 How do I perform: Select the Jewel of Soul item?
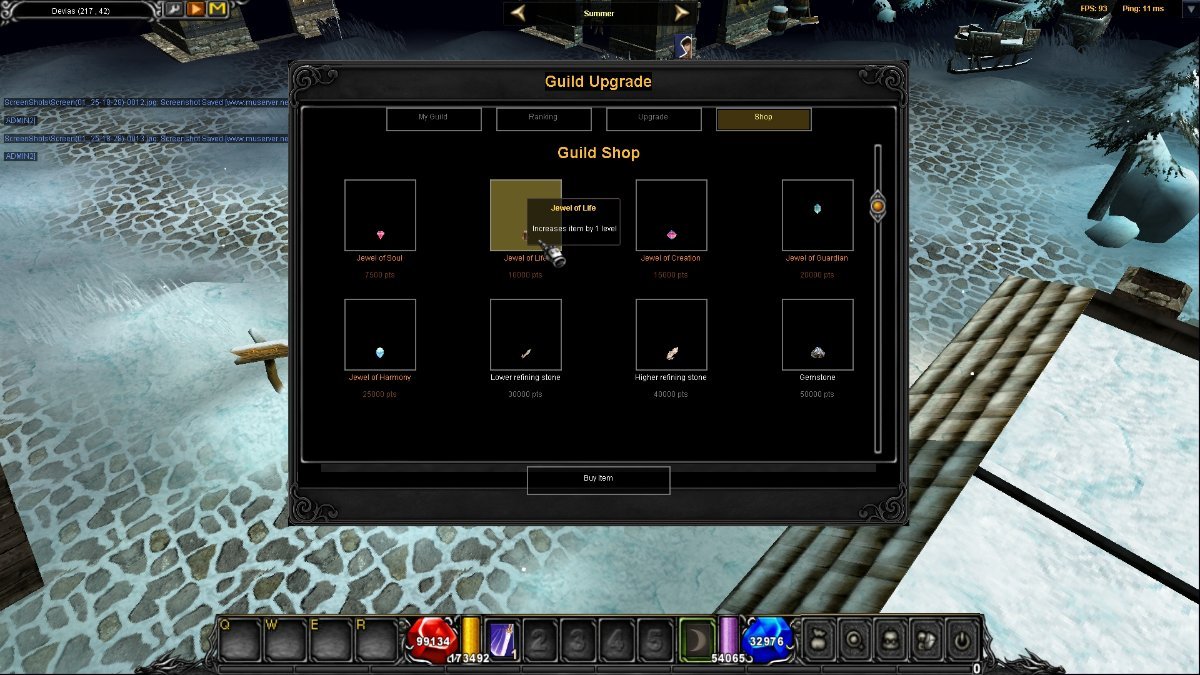[380, 215]
